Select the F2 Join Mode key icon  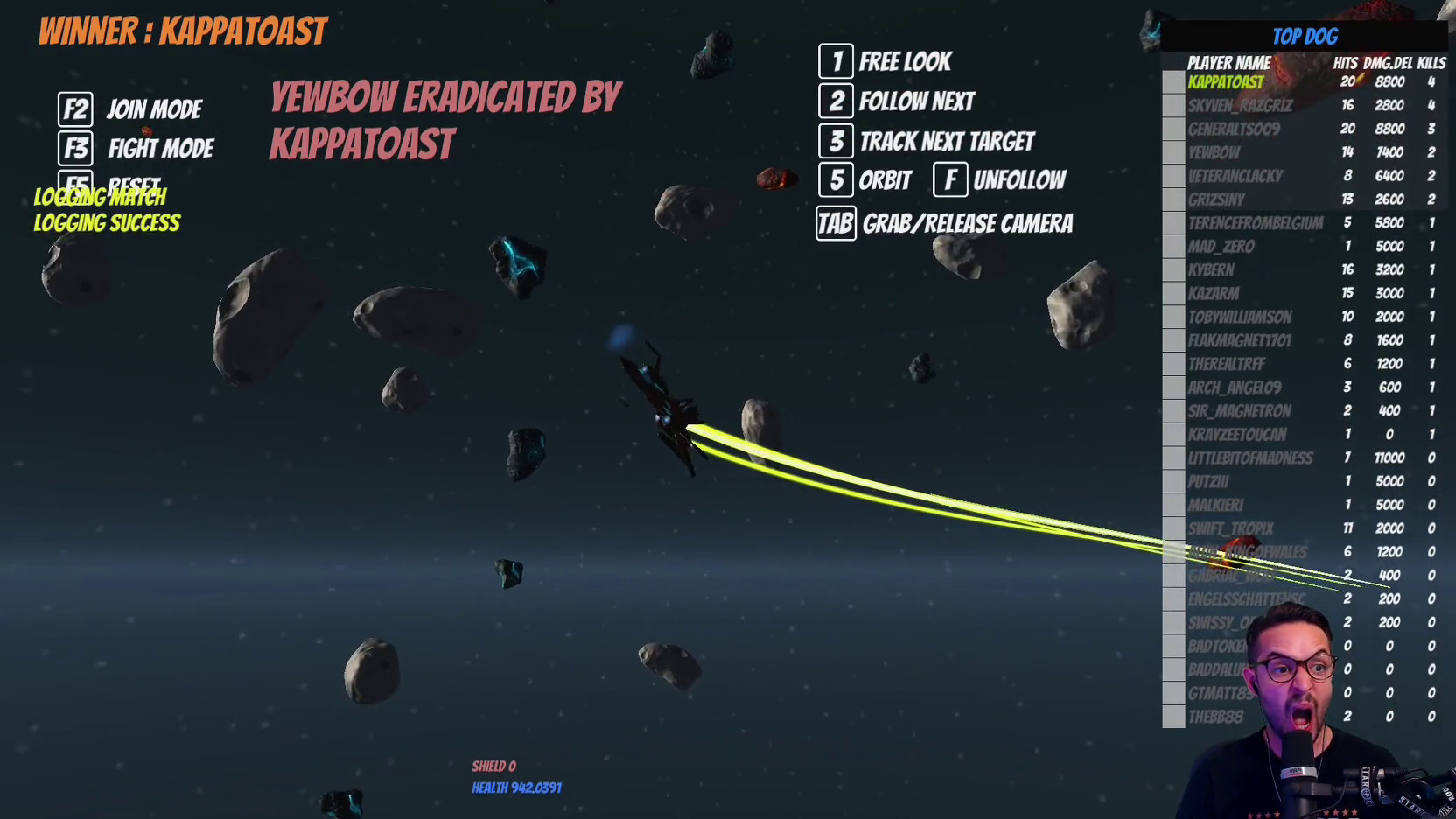pos(75,109)
